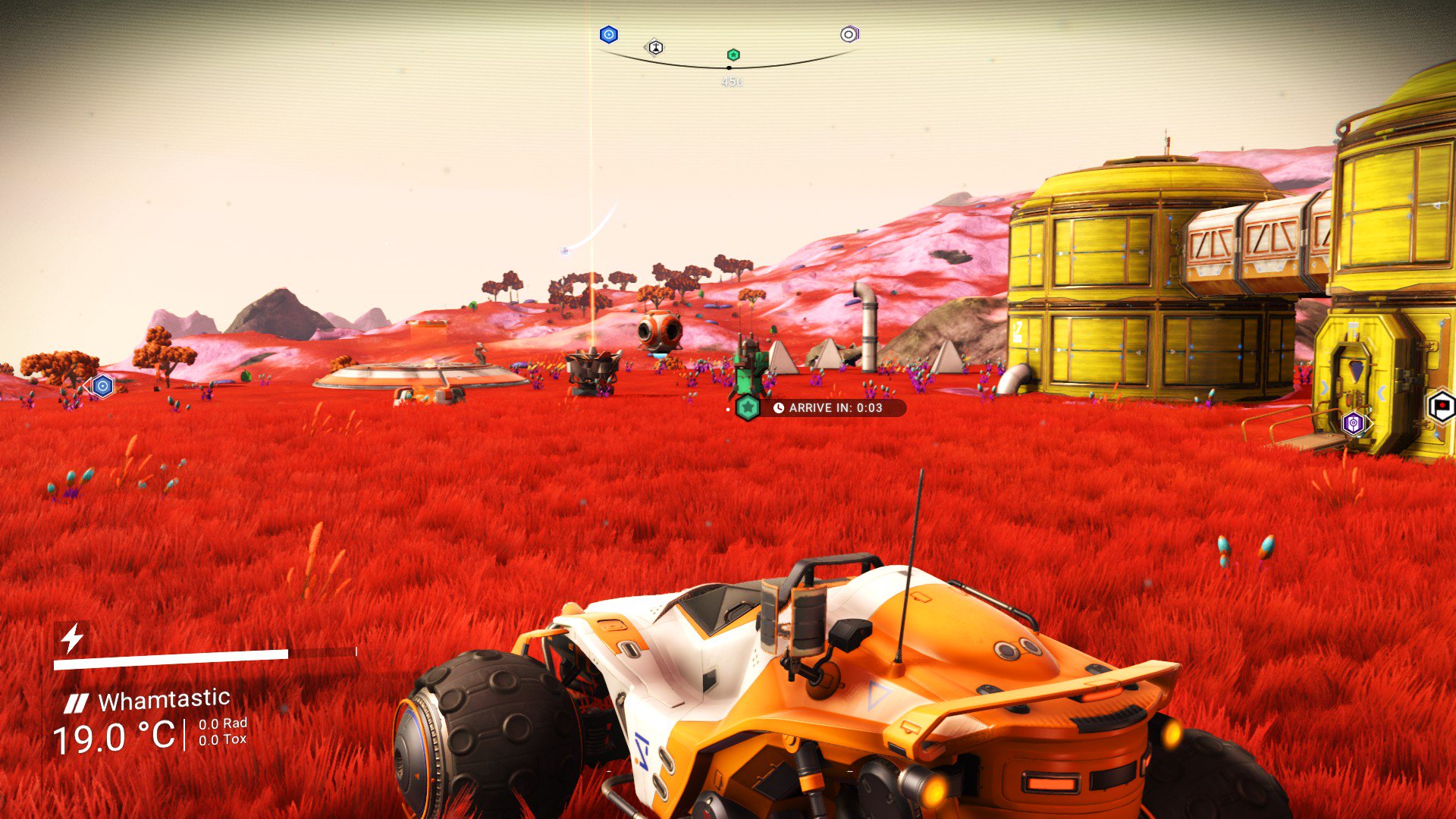The width and height of the screenshot is (1456, 819).
Task: Select the black beacon icon on the compass
Action: 655,48
